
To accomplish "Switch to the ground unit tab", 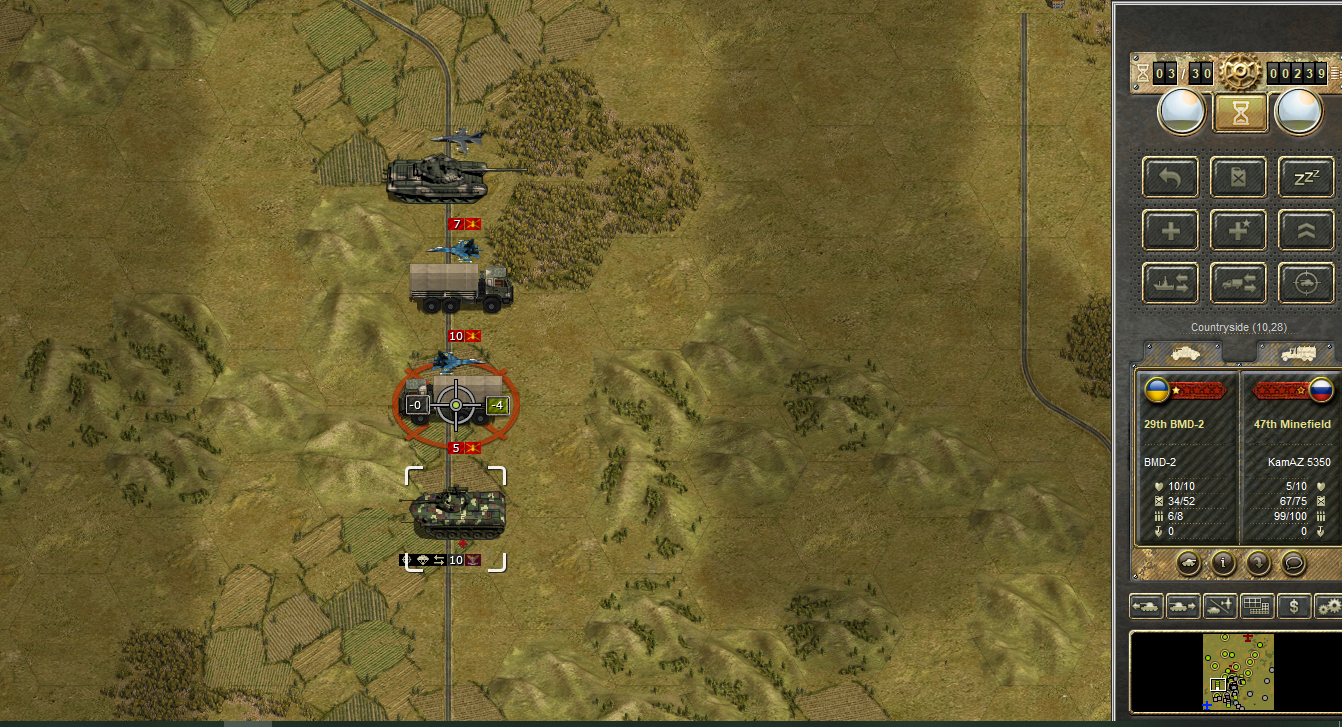I will click(1182, 353).
